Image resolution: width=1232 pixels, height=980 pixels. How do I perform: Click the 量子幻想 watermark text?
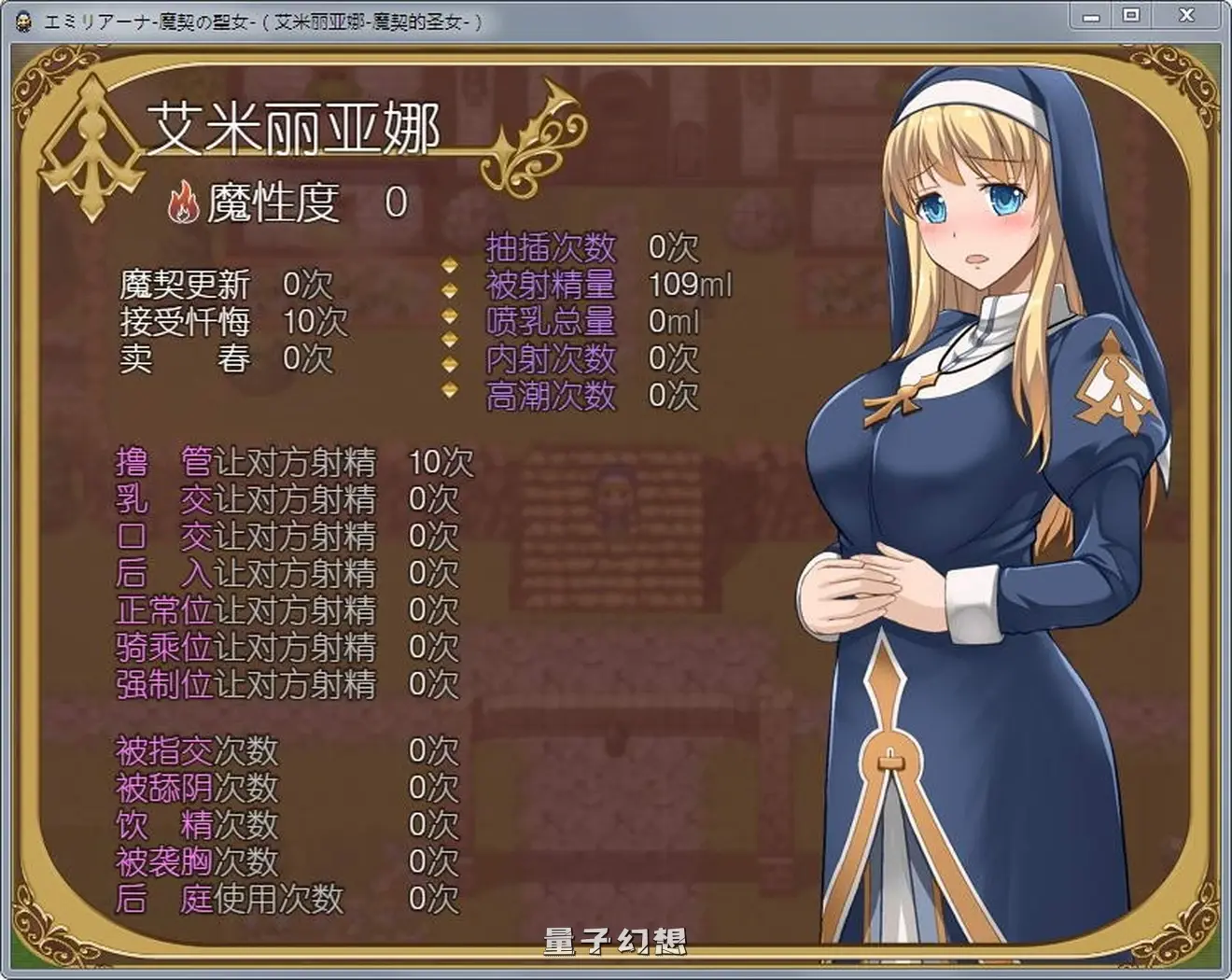pos(616,943)
